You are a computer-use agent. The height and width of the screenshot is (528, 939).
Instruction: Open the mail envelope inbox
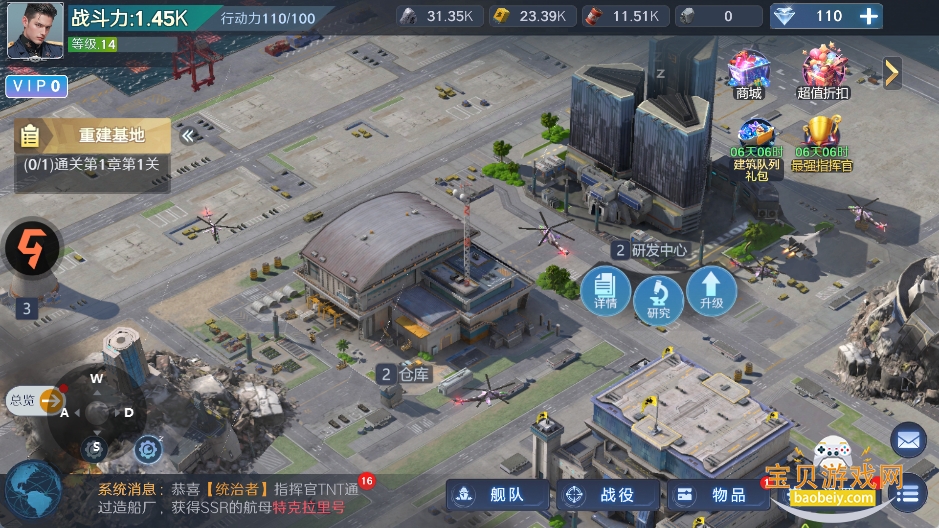908,439
